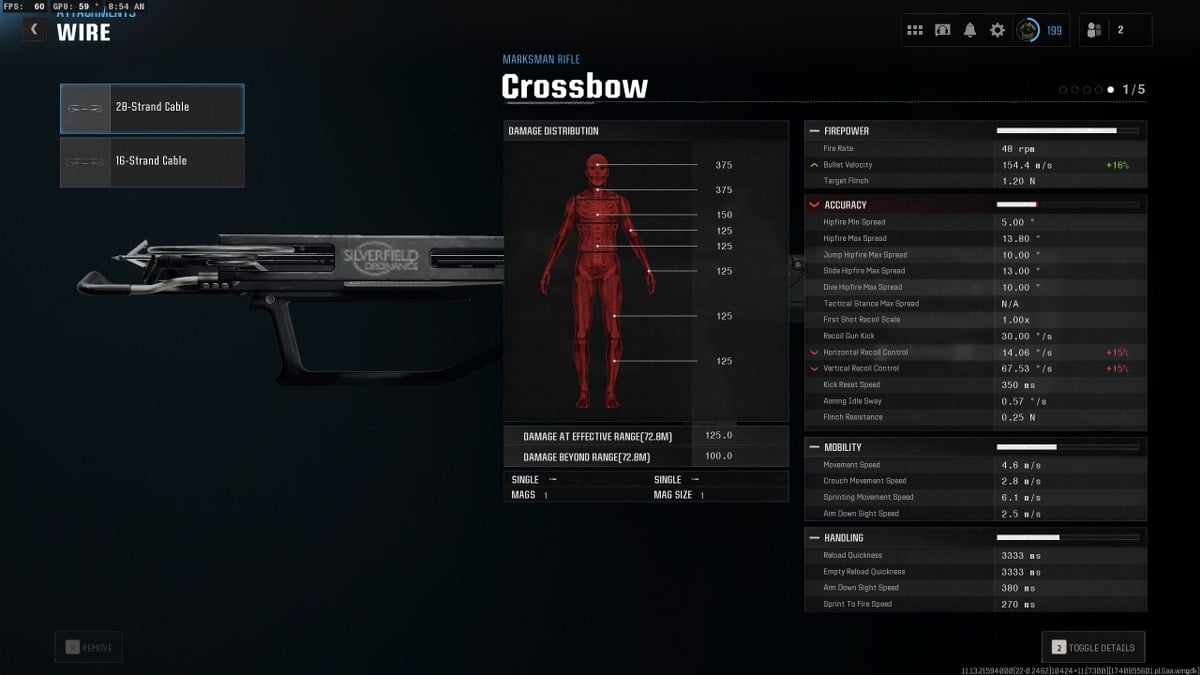The height and width of the screenshot is (675, 1200).
Task: Collapse the Firepower stats section
Action: click(813, 131)
